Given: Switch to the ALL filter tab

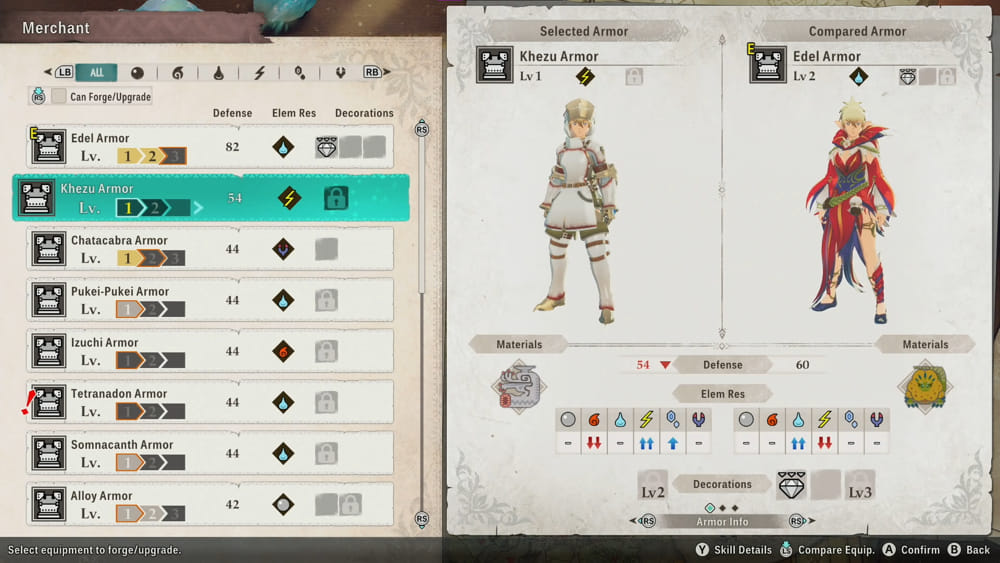Looking at the screenshot, I should pyautogui.click(x=97, y=73).
